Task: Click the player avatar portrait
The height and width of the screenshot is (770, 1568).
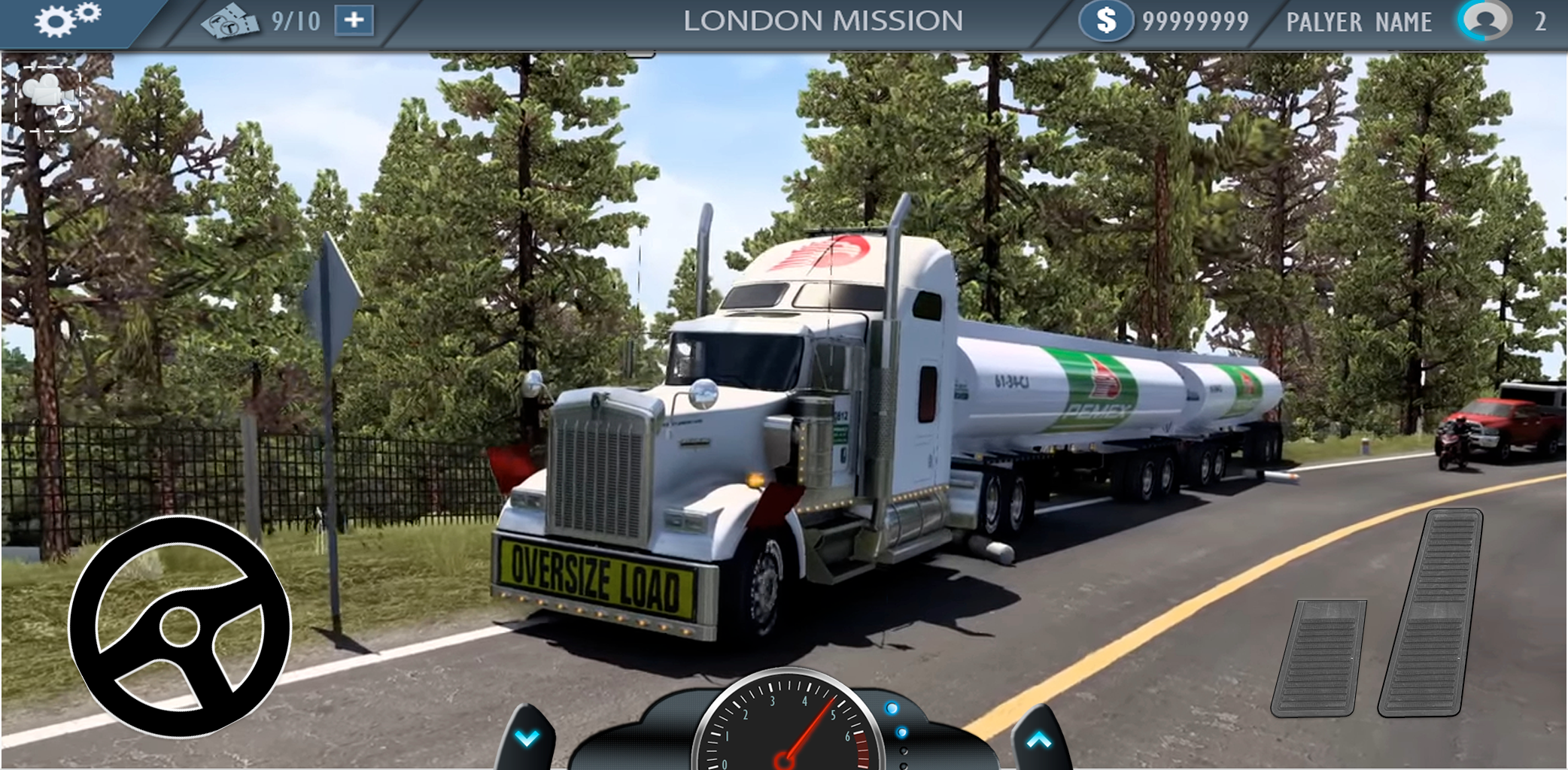Action: point(1486,20)
